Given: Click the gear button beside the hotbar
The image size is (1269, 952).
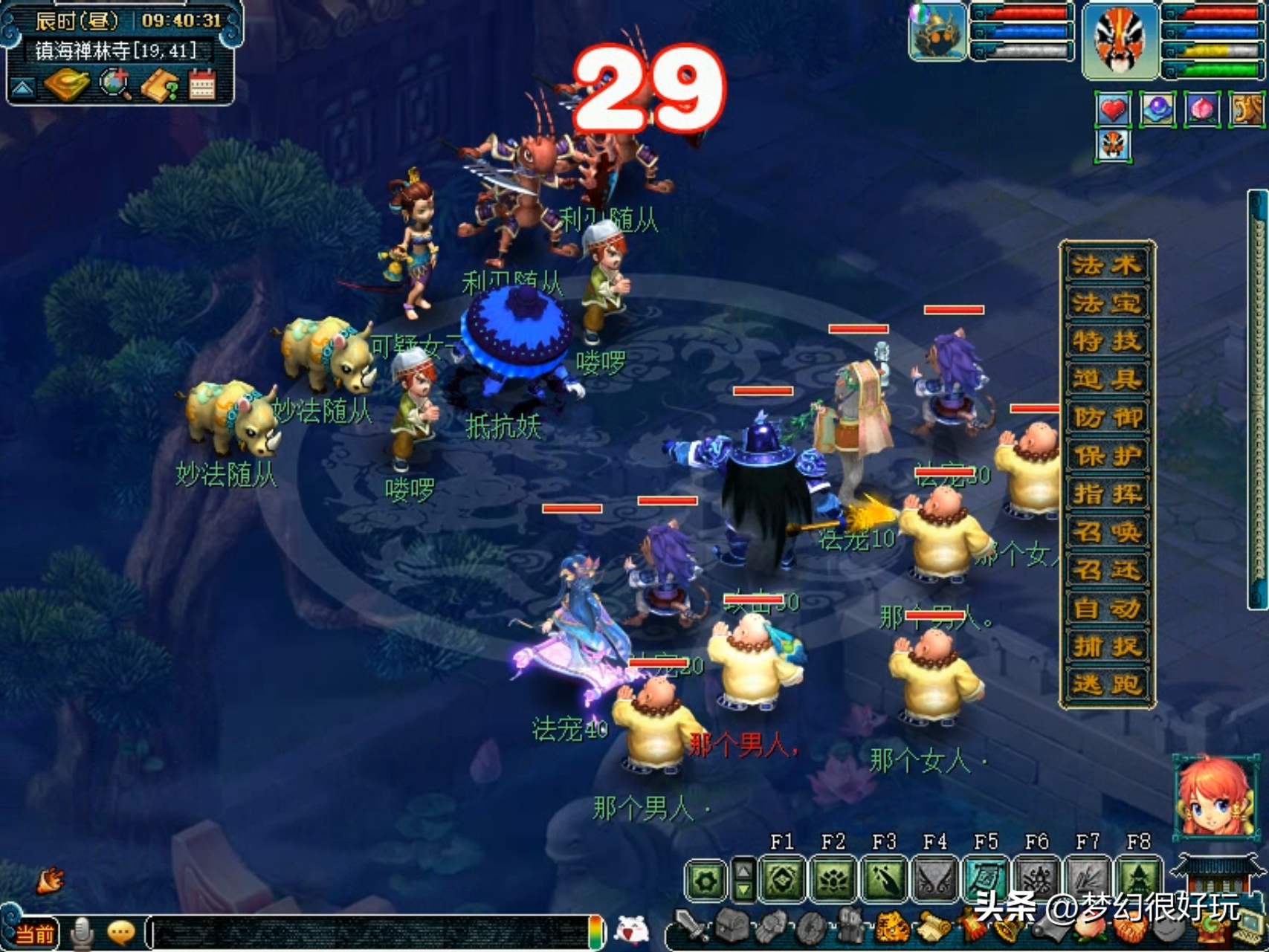Looking at the screenshot, I should [705, 881].
